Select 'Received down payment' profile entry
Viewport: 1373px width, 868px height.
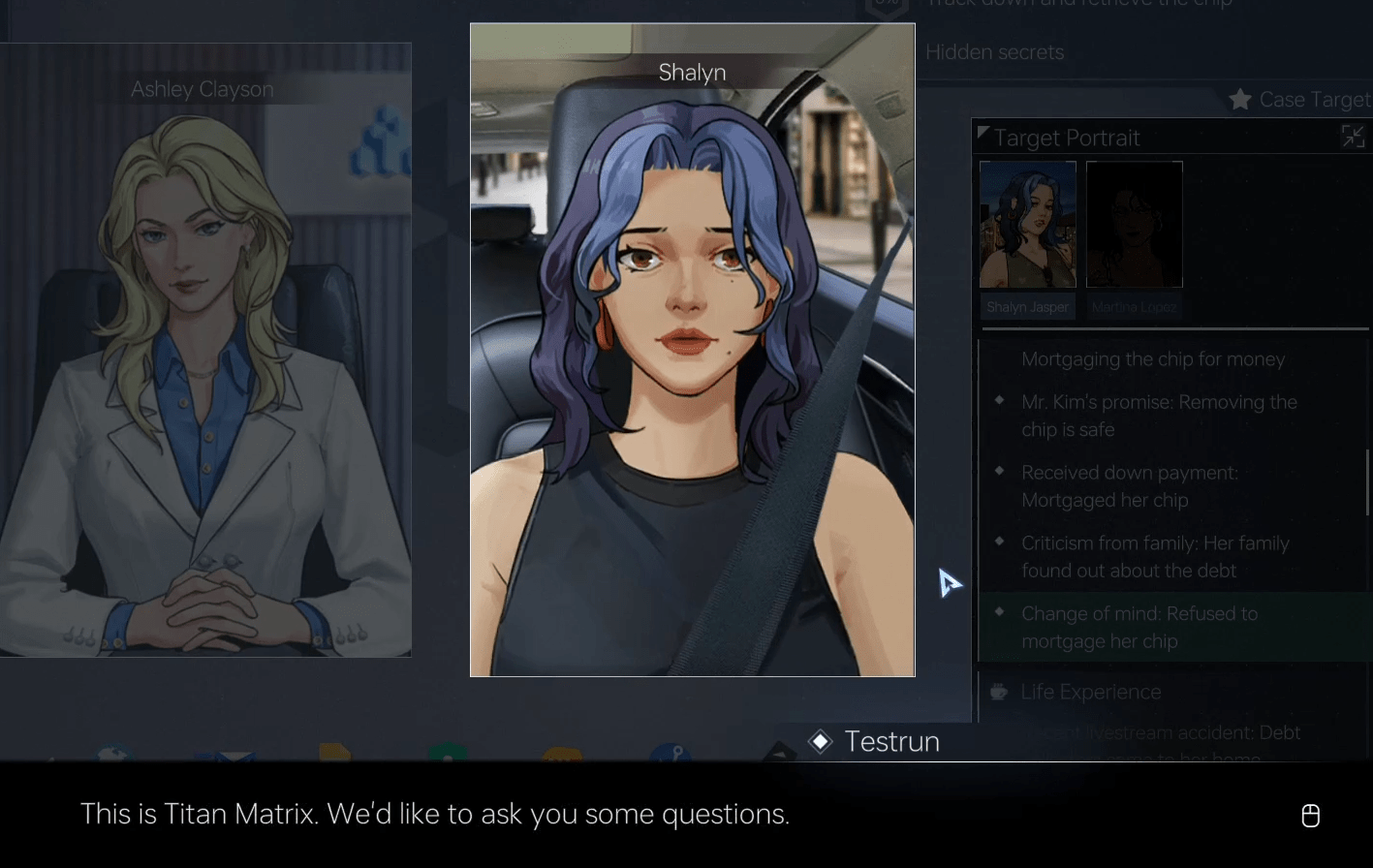click(x=1130, y=486)
